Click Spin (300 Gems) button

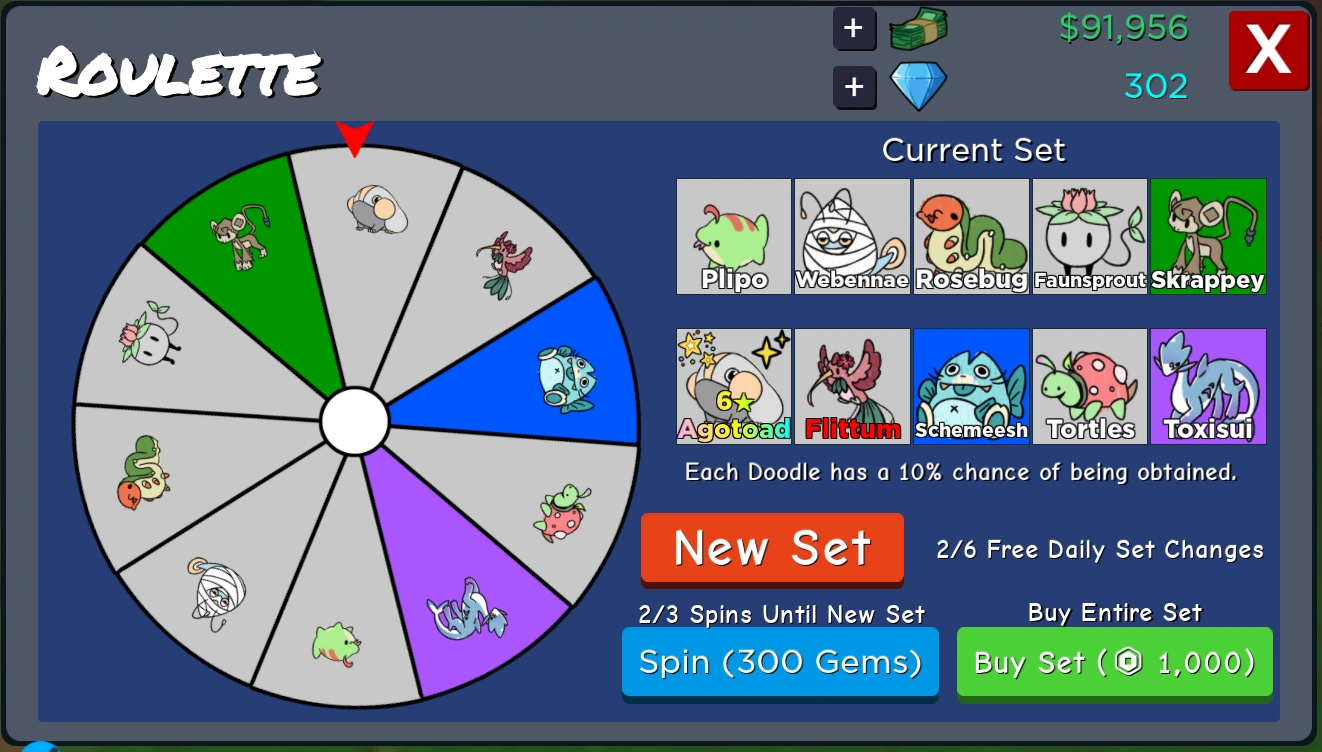click(780, 662)
